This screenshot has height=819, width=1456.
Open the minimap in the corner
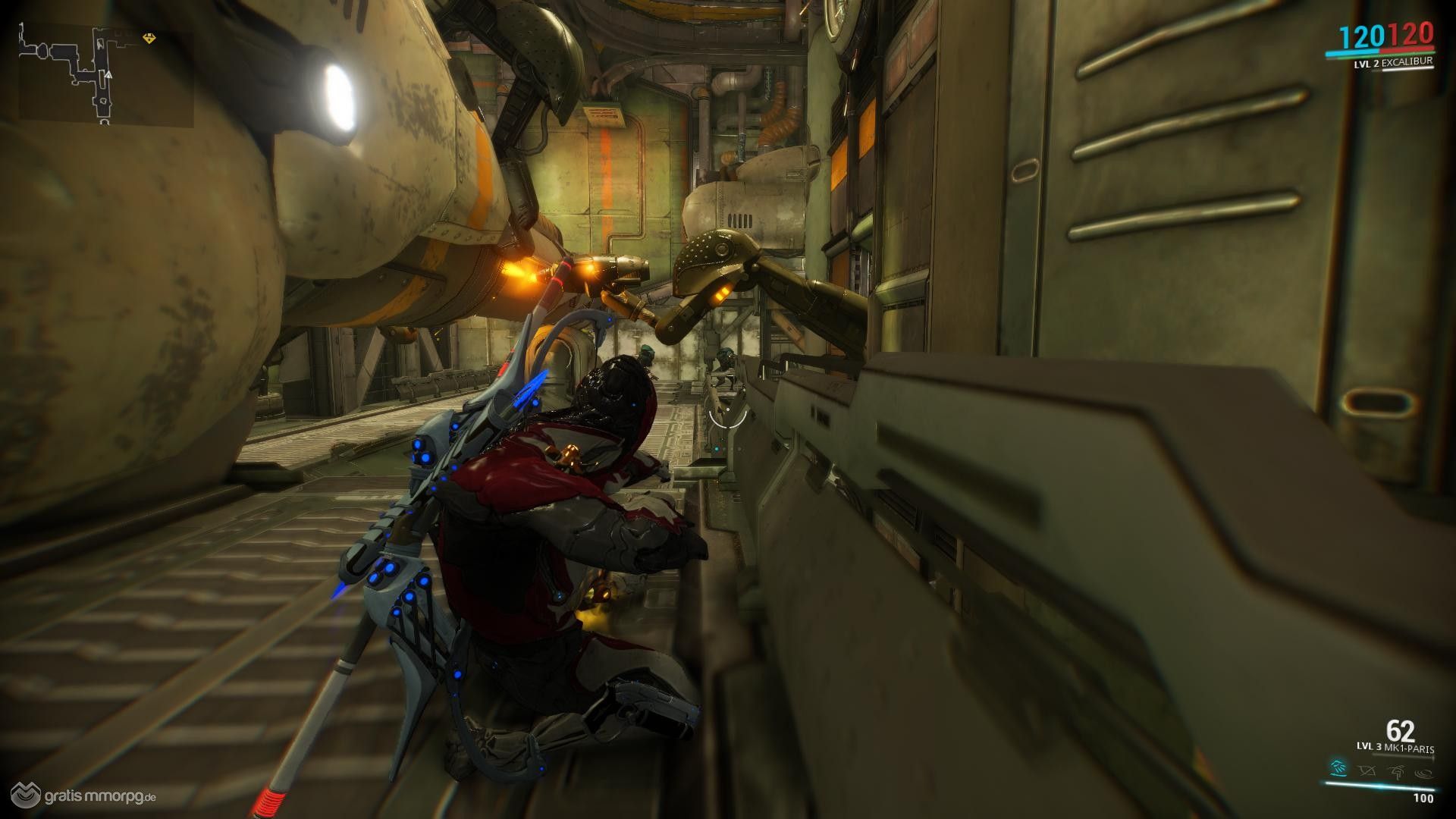point(106,77)
